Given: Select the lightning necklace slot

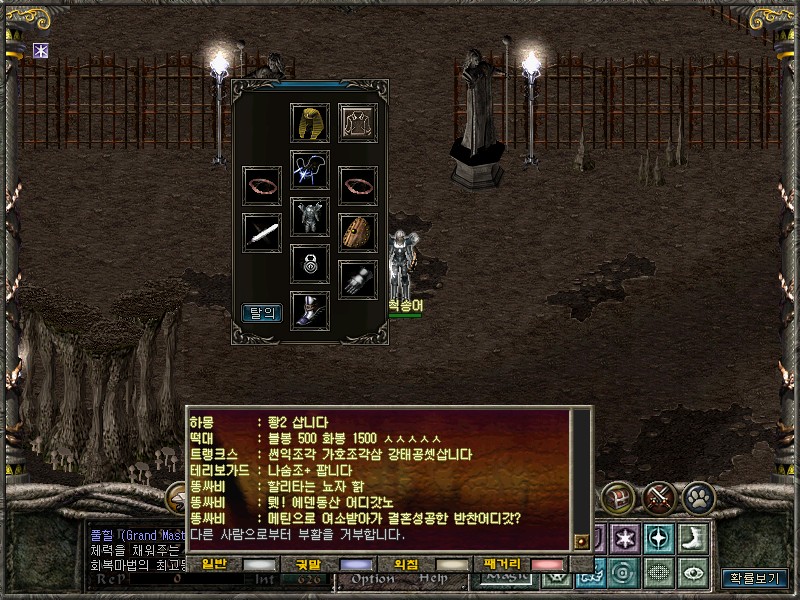Looking at the screenshot, I should [x=310, y=169].
